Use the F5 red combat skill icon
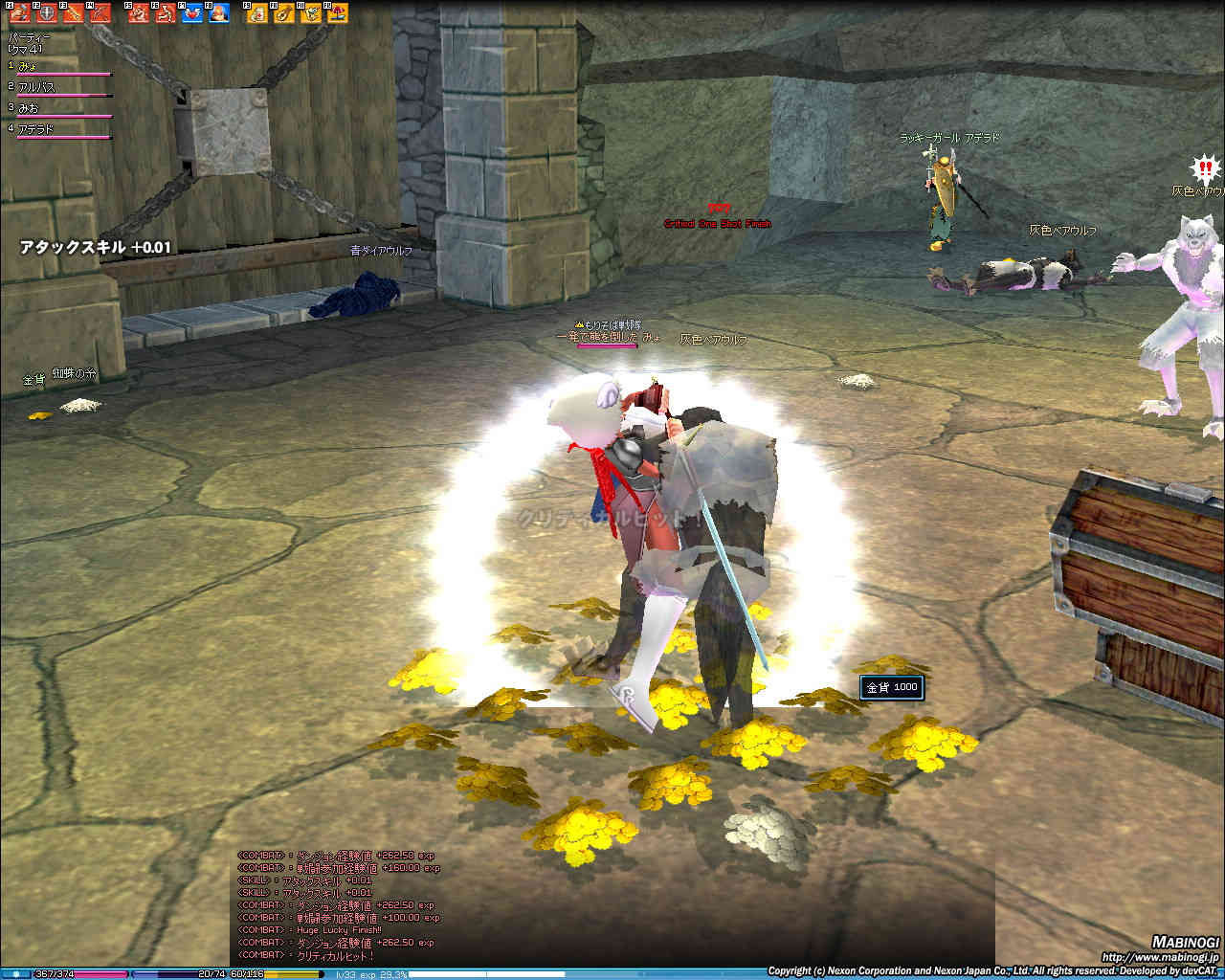 (x=140, y=13)
